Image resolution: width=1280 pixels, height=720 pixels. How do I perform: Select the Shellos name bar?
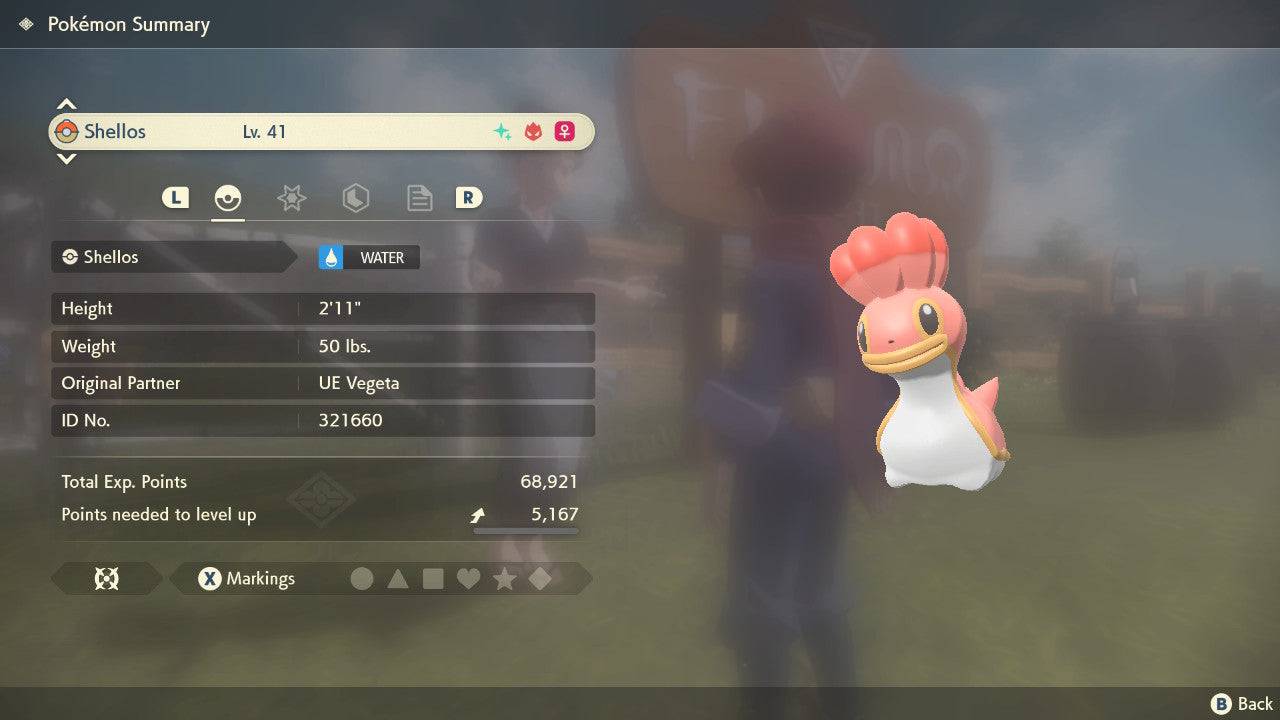point(320,131)
